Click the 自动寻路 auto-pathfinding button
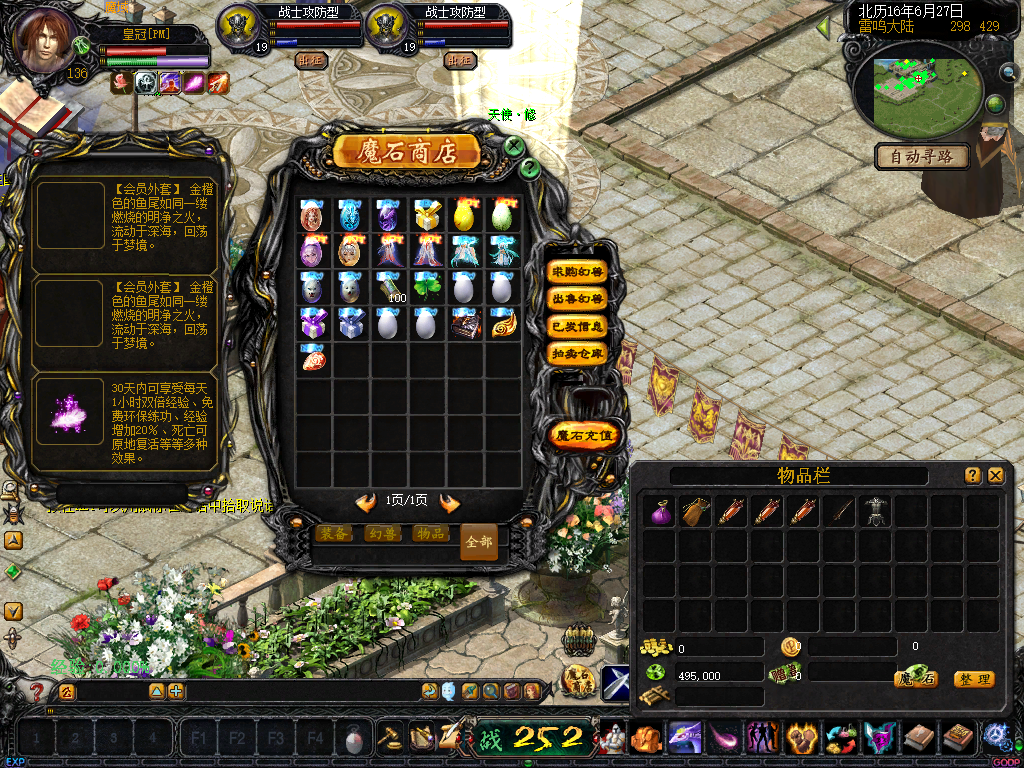This screenshot has width=1024, height=768. click(x=922, y=156)
